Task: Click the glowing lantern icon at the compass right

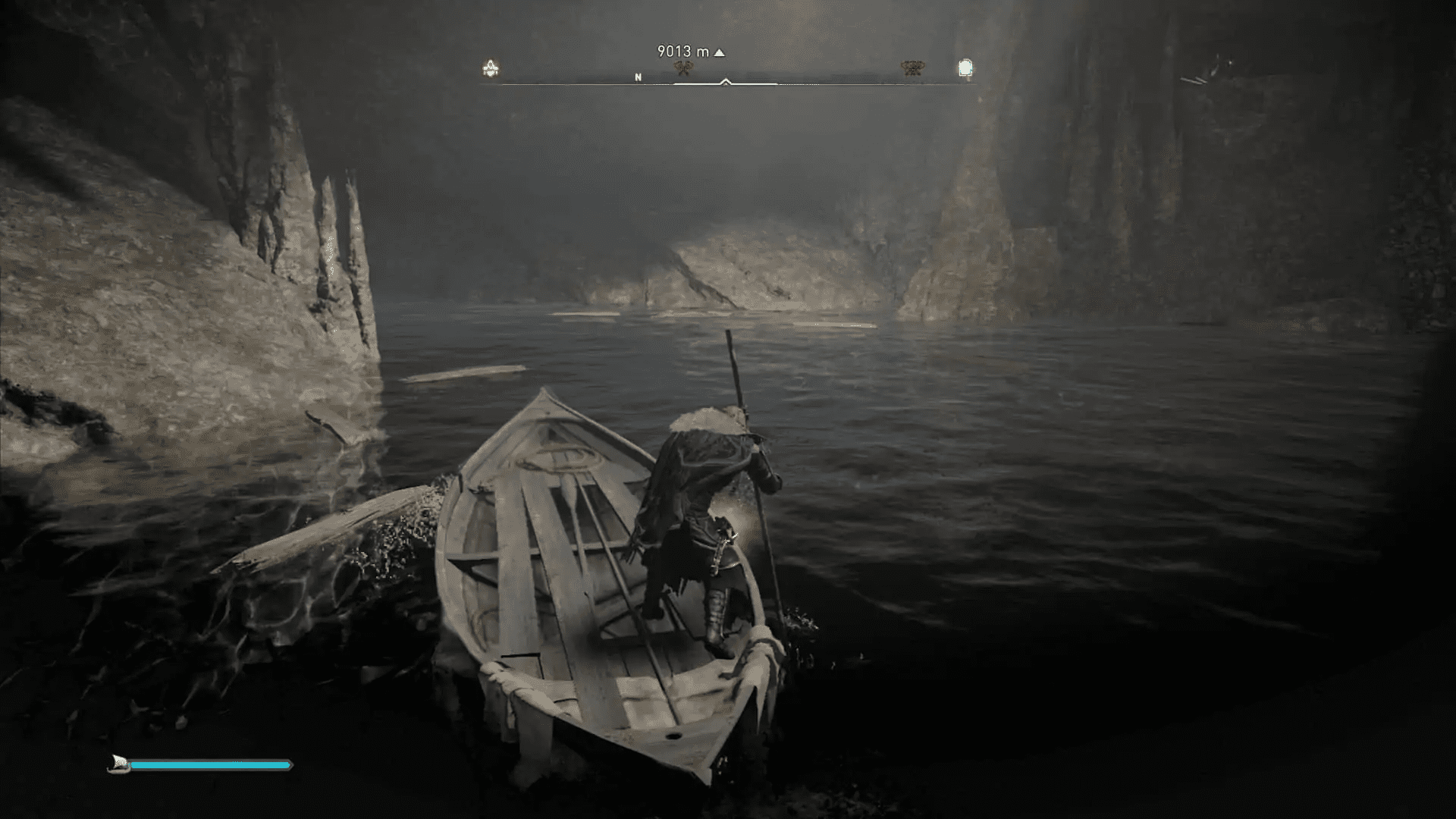Action: [x=965, y=68]
